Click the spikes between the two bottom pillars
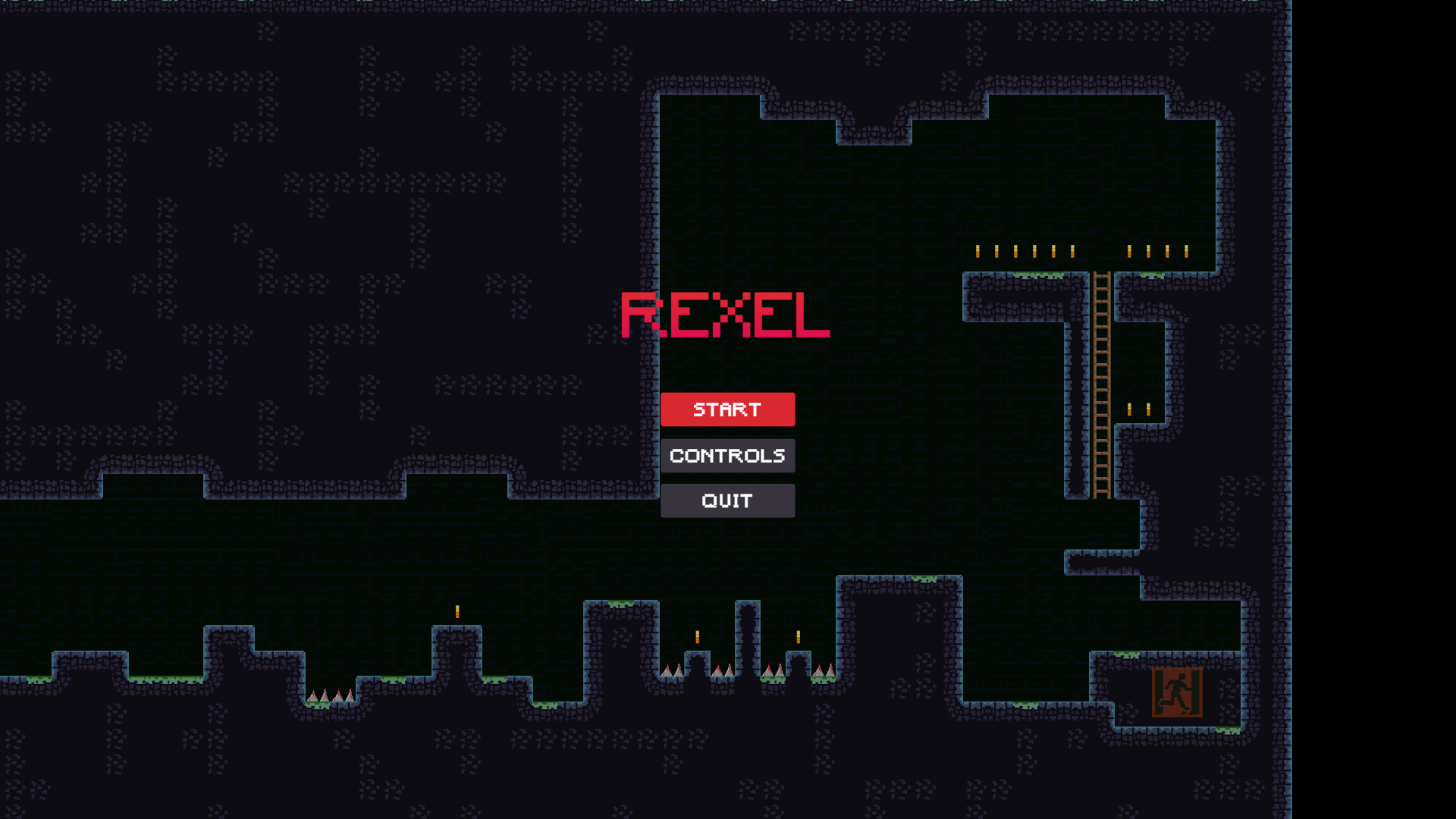 pyautogui.click(x=772, y=670)
